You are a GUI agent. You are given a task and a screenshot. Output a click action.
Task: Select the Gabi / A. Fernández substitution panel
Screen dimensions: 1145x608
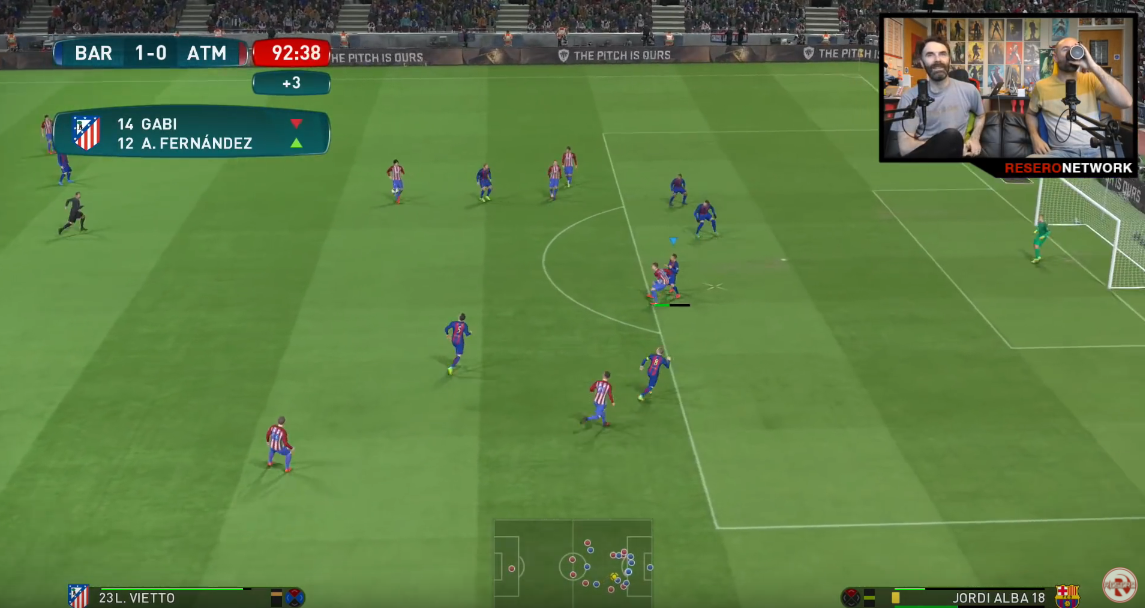pos(191,133)
